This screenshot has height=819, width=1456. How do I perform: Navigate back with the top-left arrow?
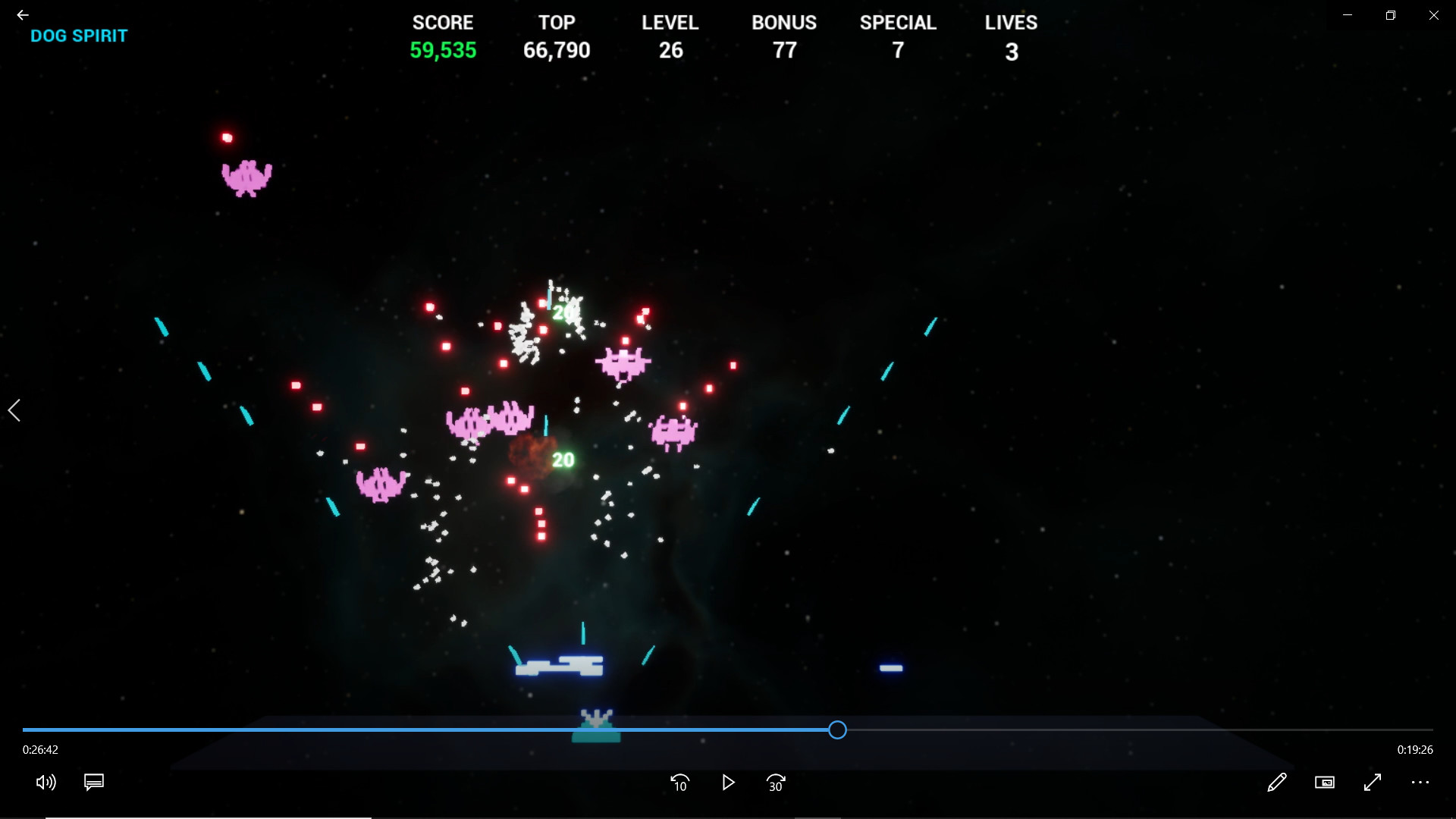pyautogui.click(x=22, y=14)
